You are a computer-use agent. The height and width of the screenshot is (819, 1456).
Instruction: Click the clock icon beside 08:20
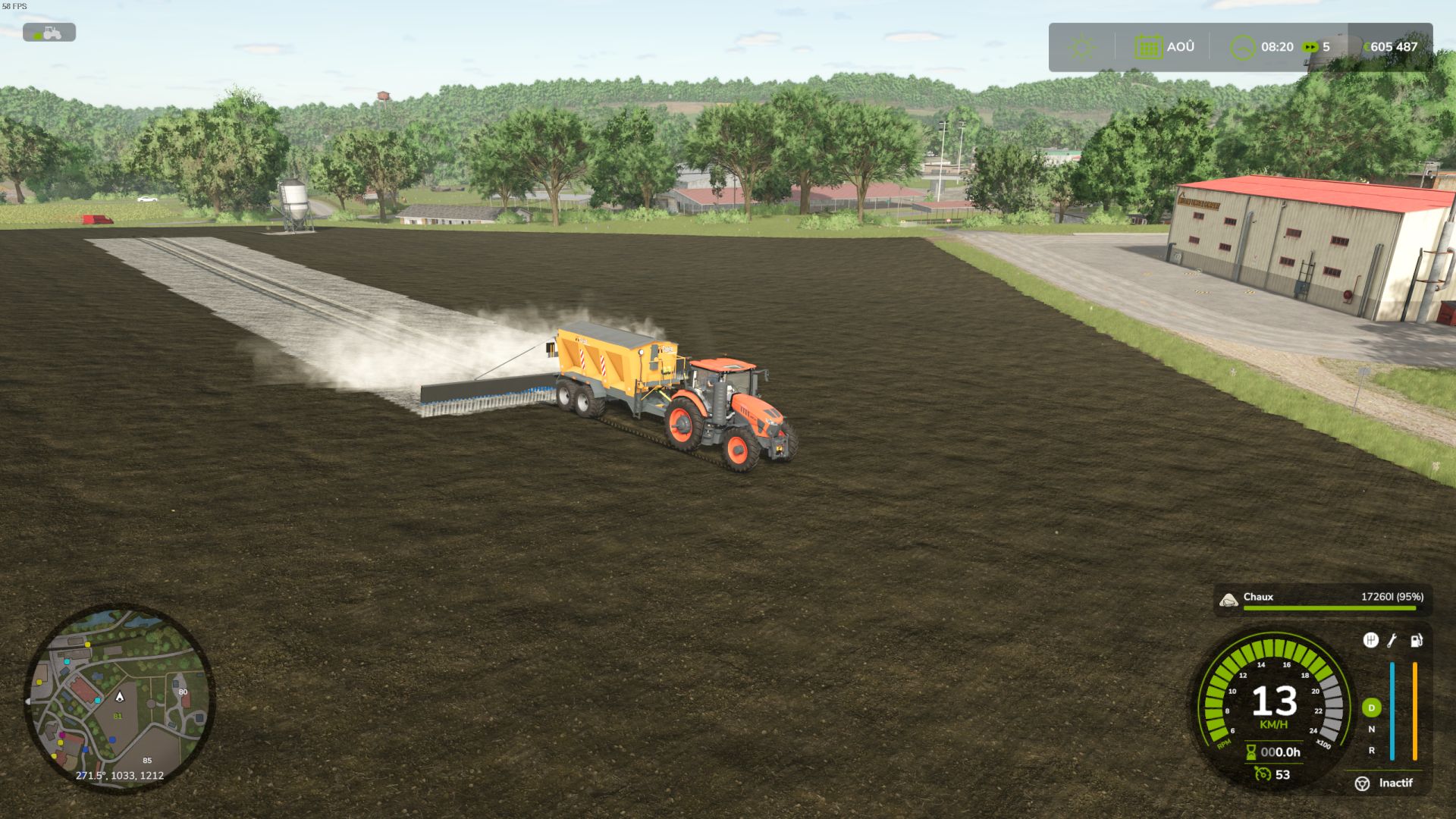coord(1241,48)
